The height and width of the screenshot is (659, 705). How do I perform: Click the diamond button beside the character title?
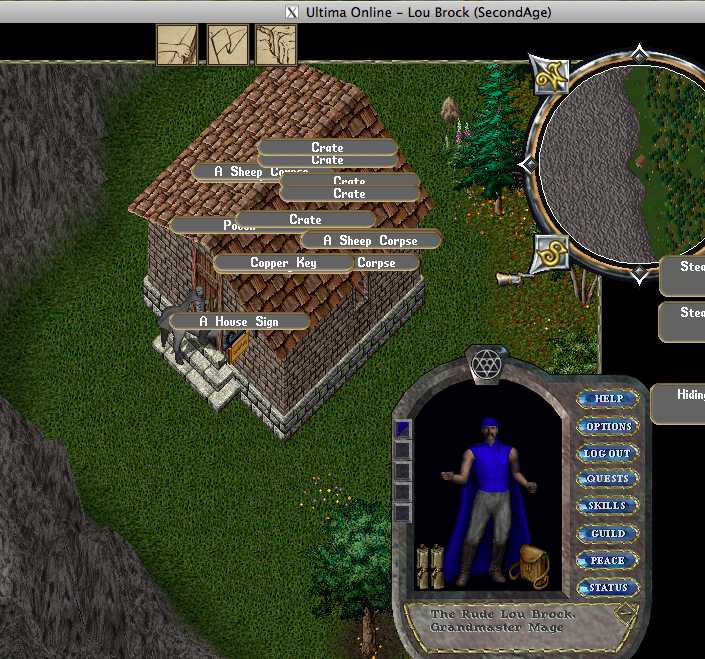(625, 613)
